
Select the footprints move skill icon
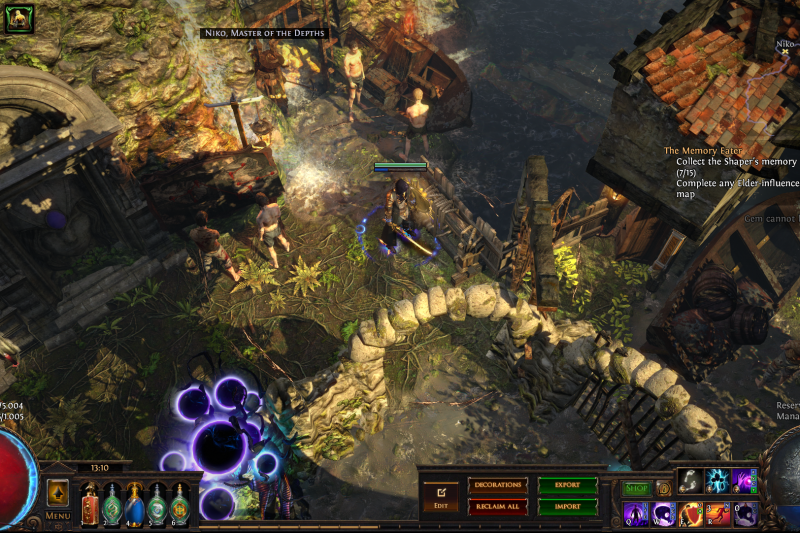click(690, 482)
